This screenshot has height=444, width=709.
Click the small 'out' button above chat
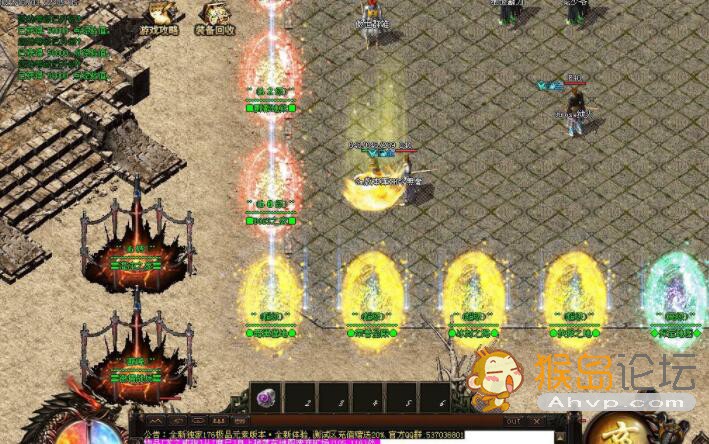513,422
